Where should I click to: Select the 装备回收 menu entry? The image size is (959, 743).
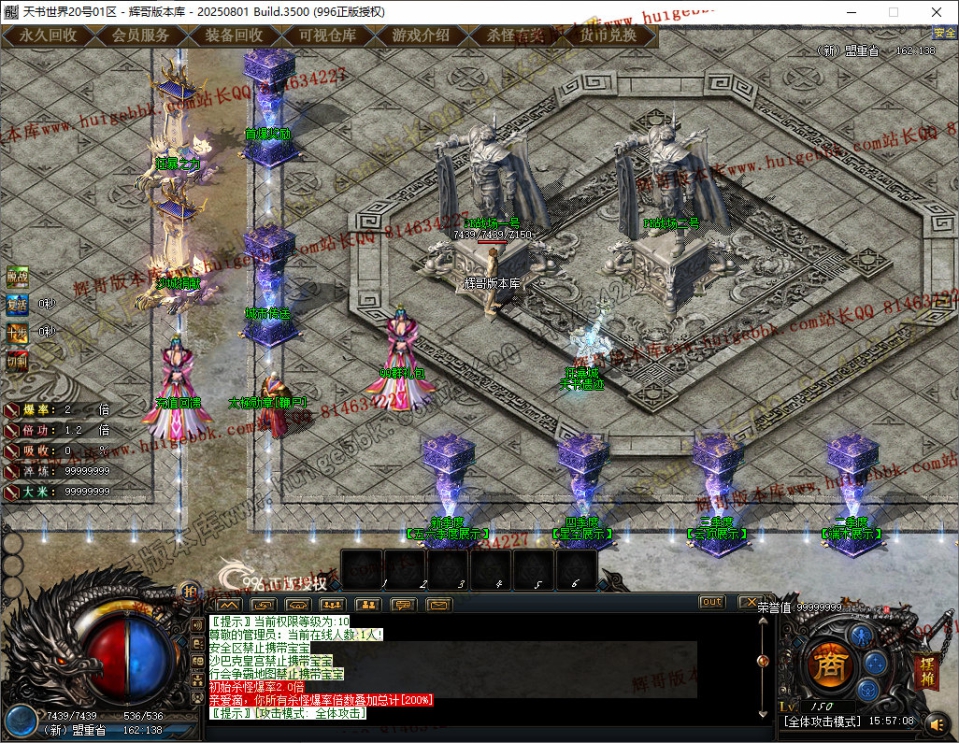[x=234, y=35]
